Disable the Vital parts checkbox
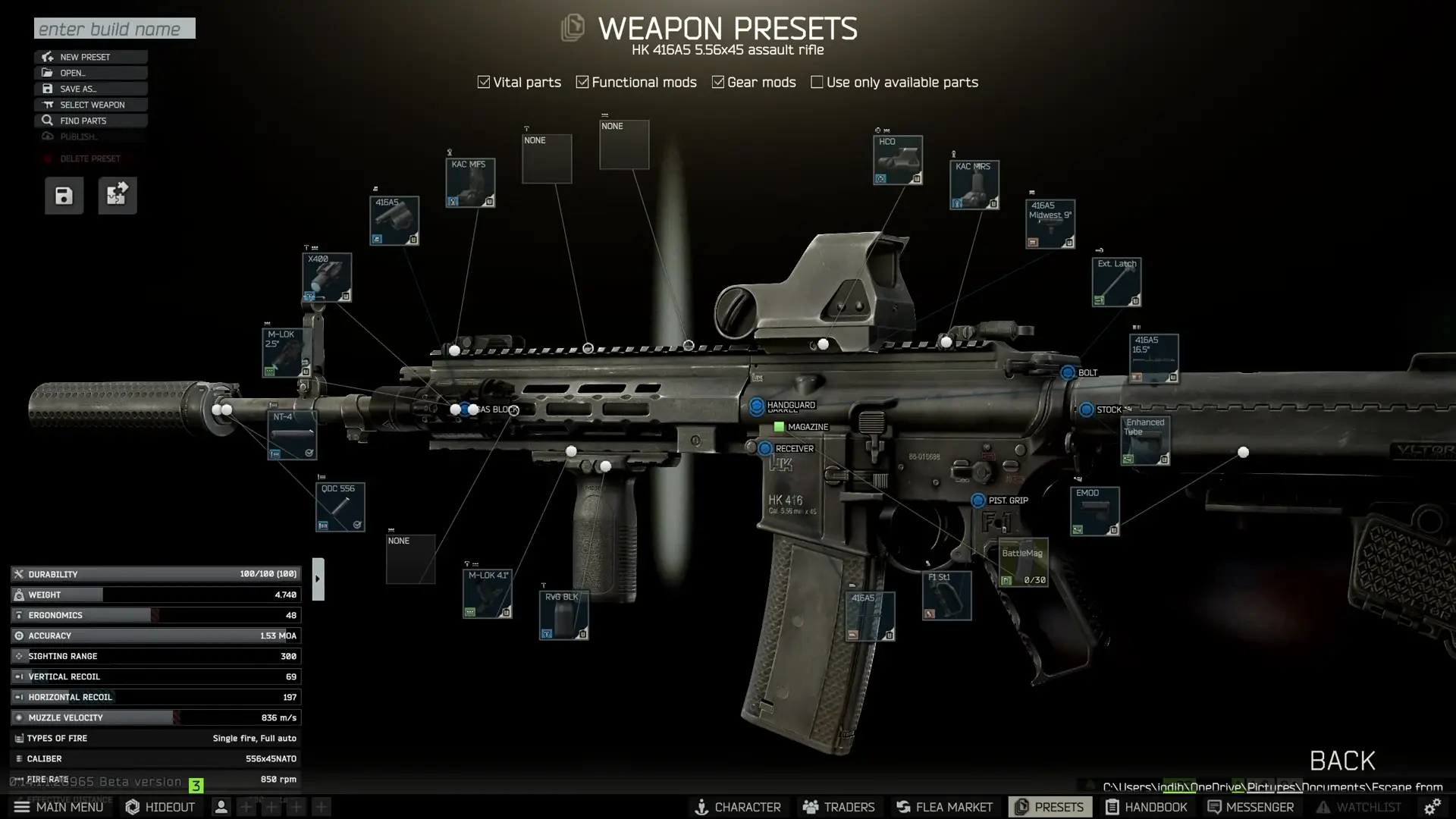Image resolution: width=1456 pixels, height=819 pixels. [483, 81]
